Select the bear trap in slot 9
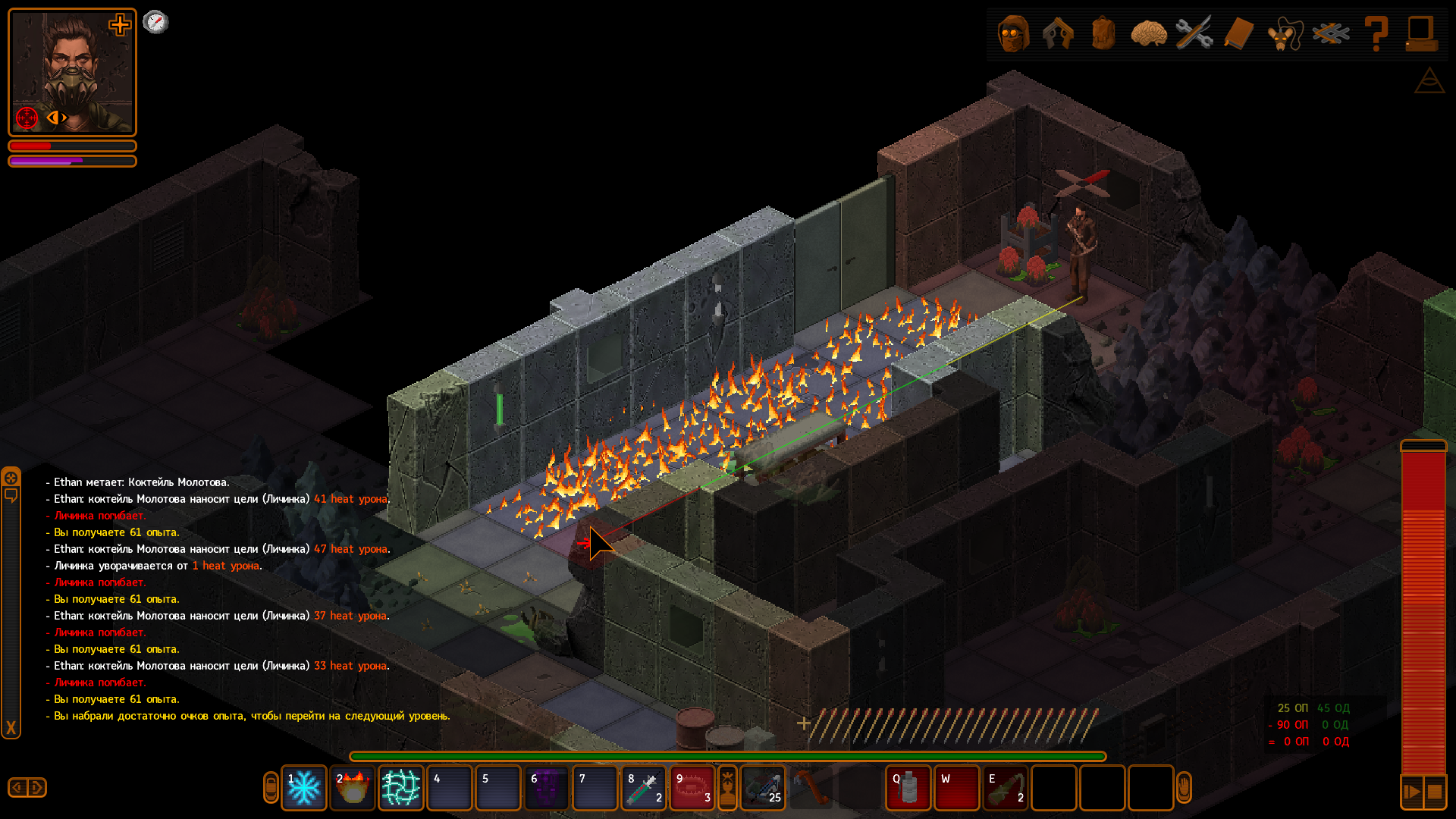This screenshot has width=1456, height=819. coord(692,788)
